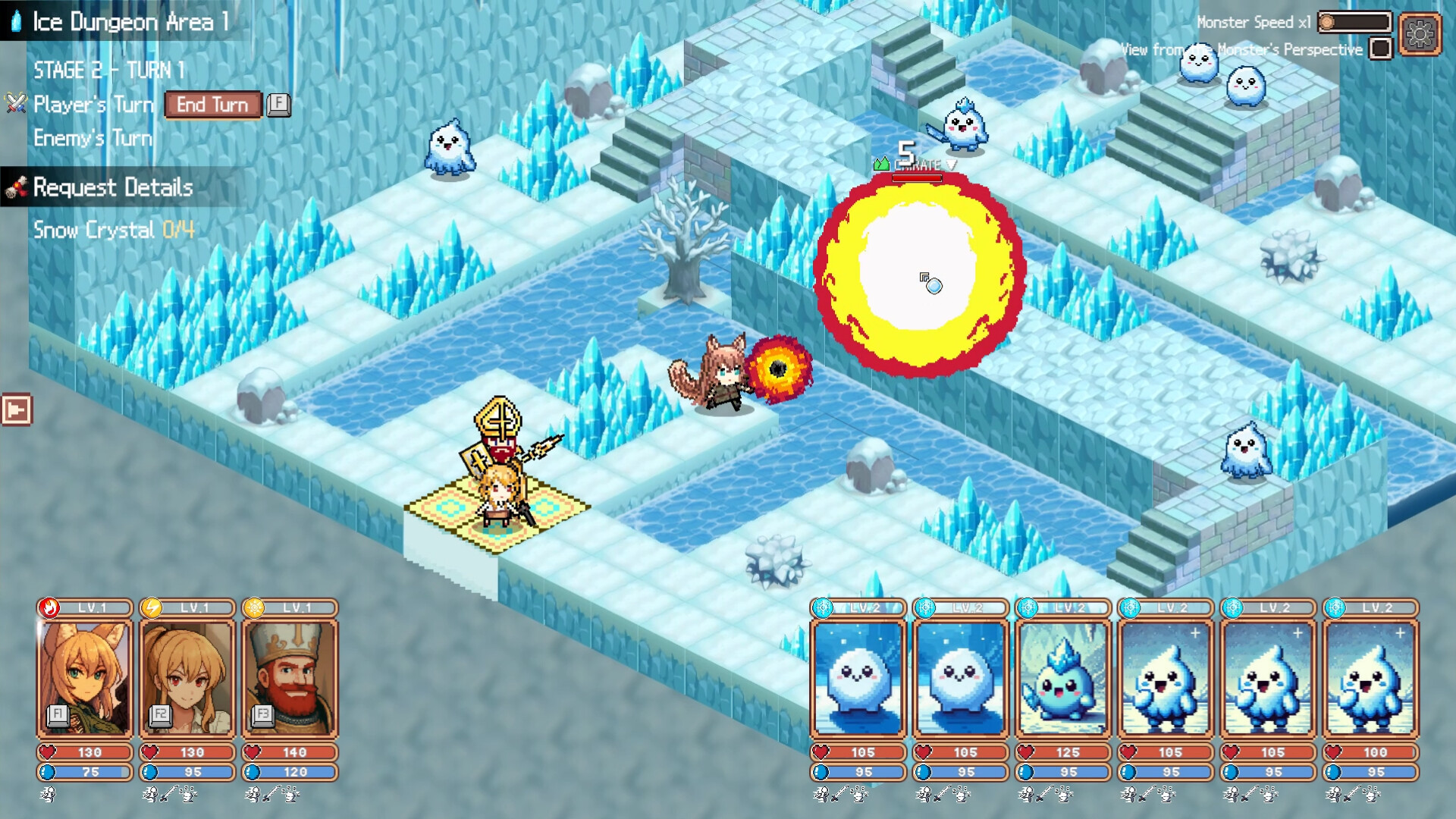Switch to the Enemy's Turn entry
This screenshot has height=819, width=1456.
tap(93, 139)
